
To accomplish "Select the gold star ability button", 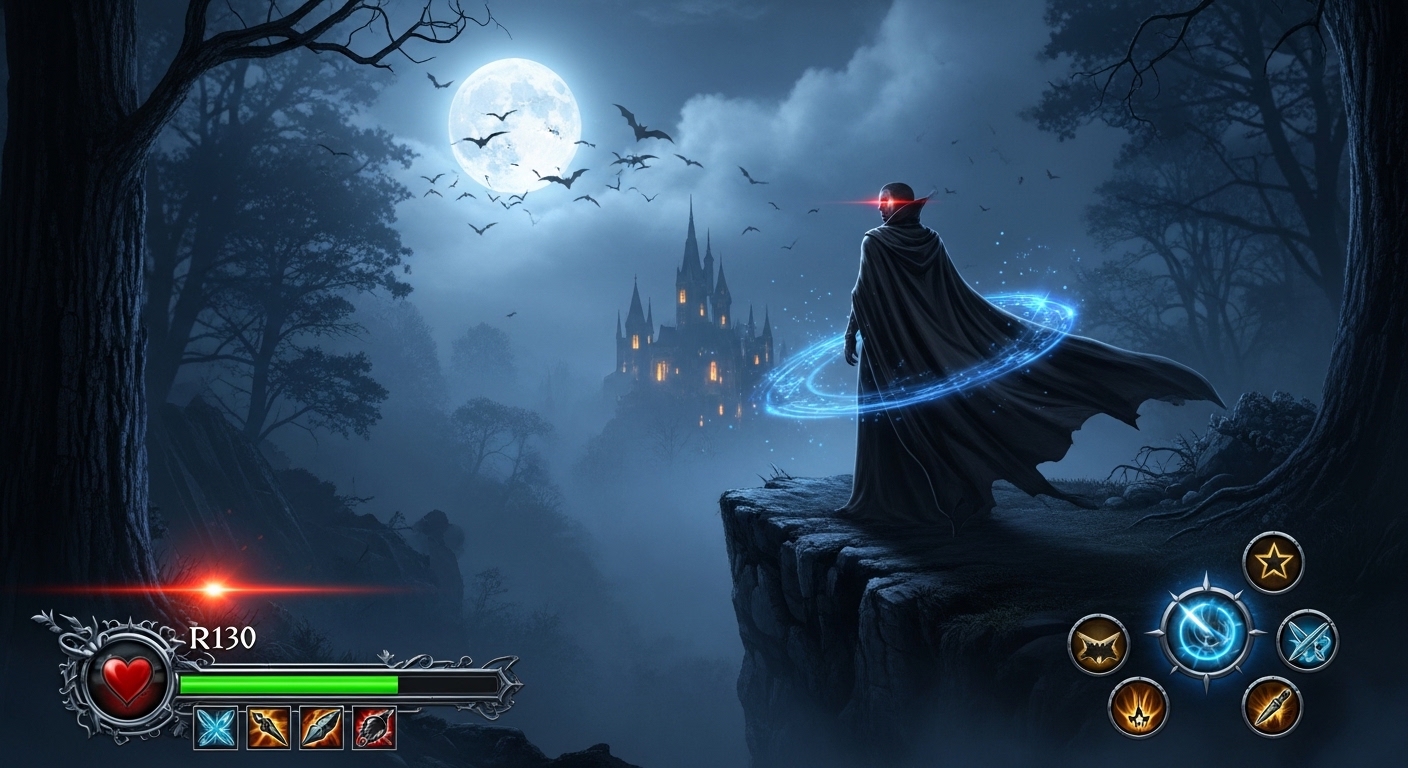I will [1273, 562].
